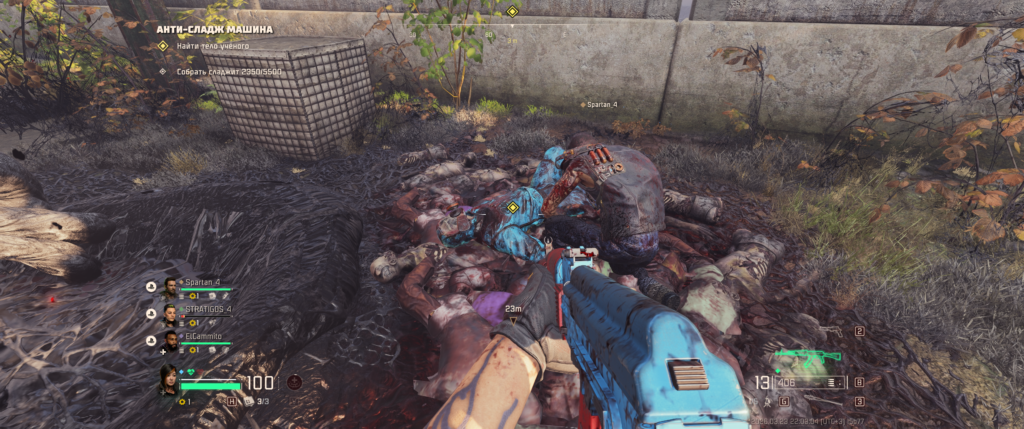Click the round red ability icon beside health
Viewport: 1024px width, 429px height.
pos(294,381)
